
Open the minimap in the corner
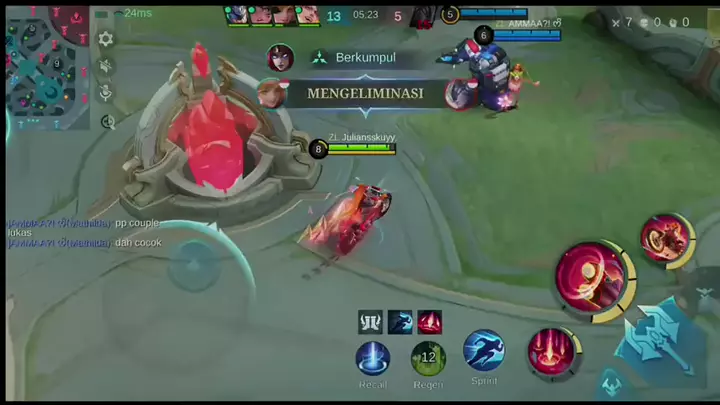tap(47, 64)
